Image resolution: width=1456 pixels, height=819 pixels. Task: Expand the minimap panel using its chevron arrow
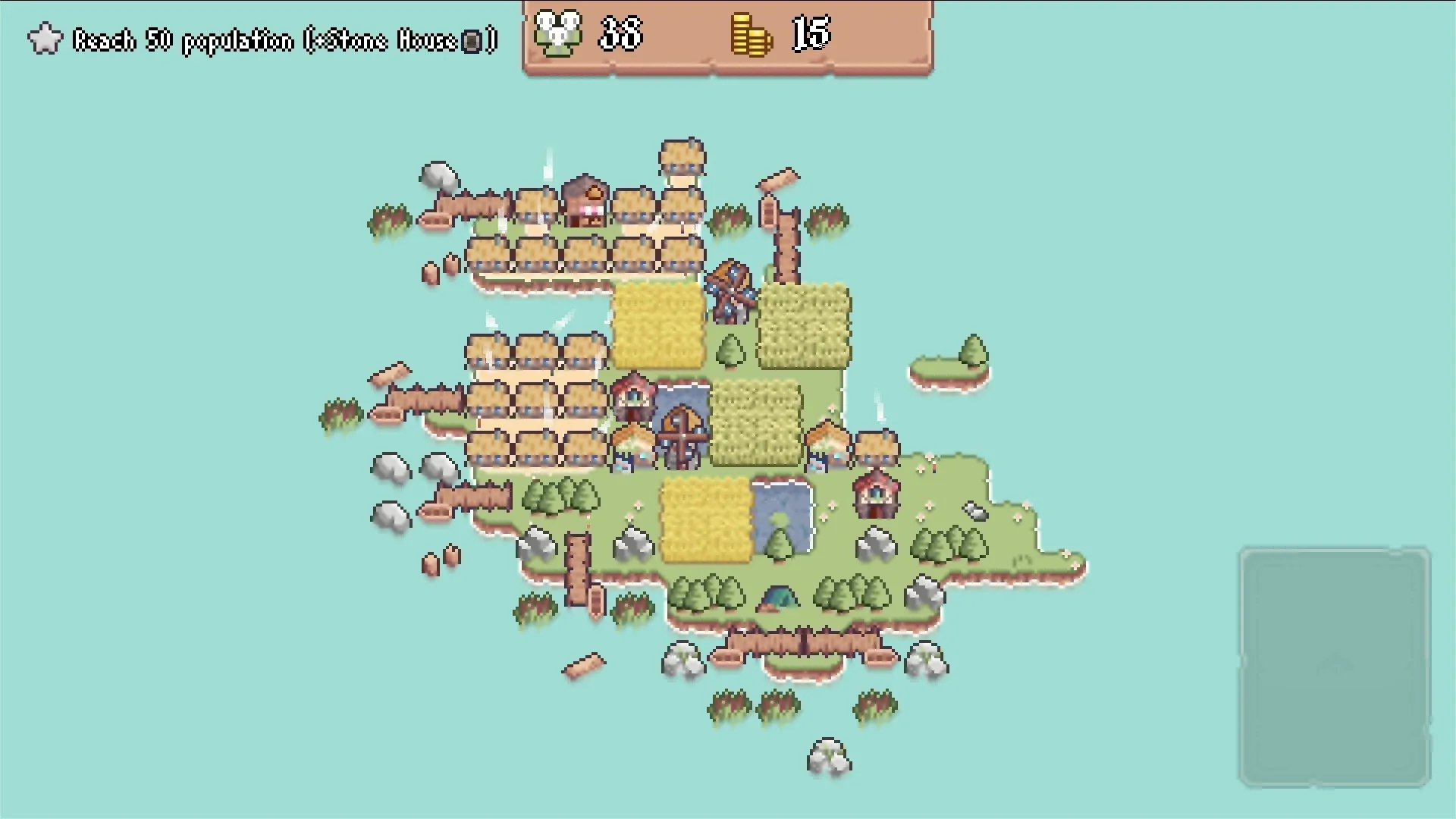pos(1335,661)
